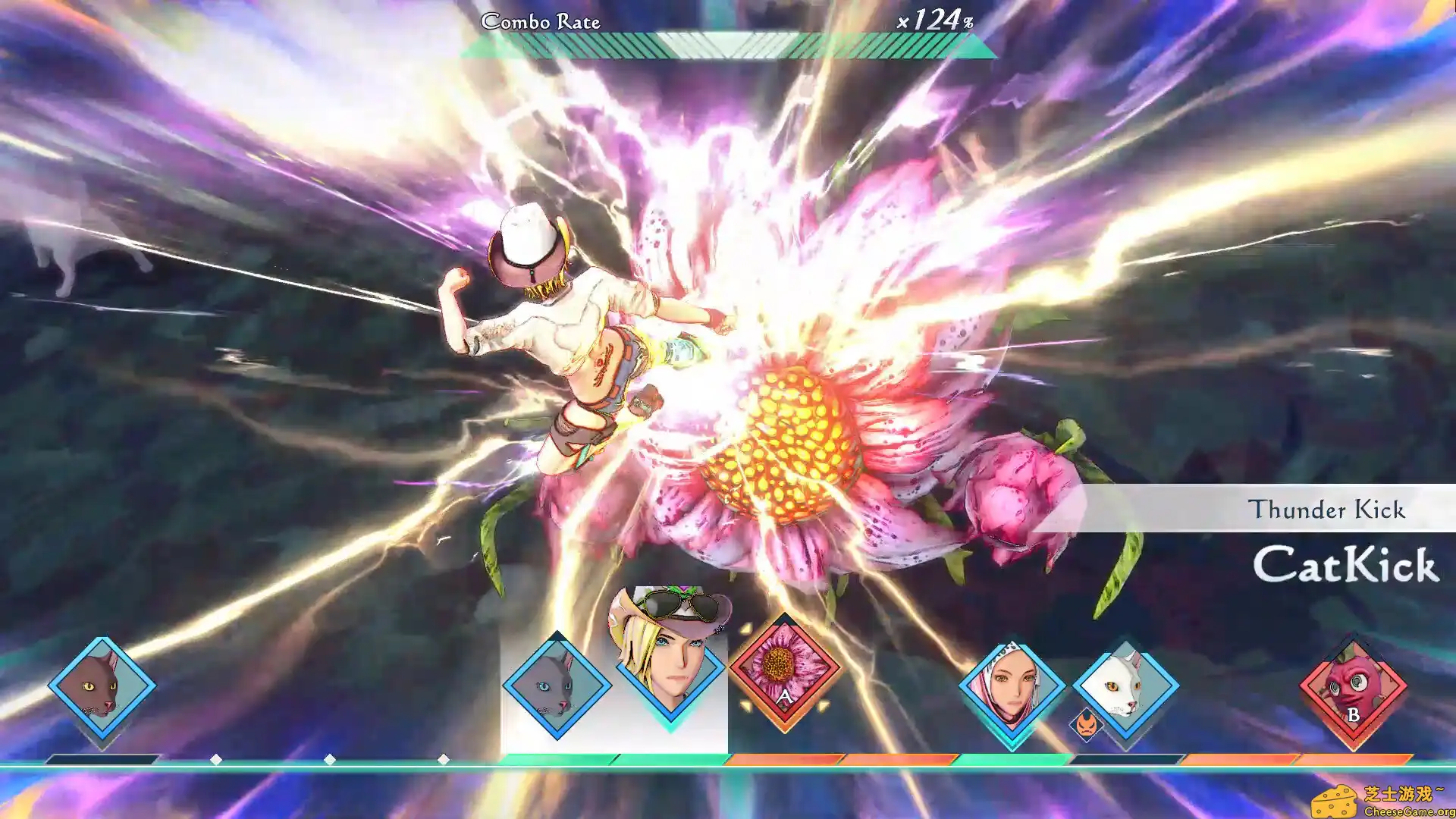Click the Combo Rate label at top

541,22
